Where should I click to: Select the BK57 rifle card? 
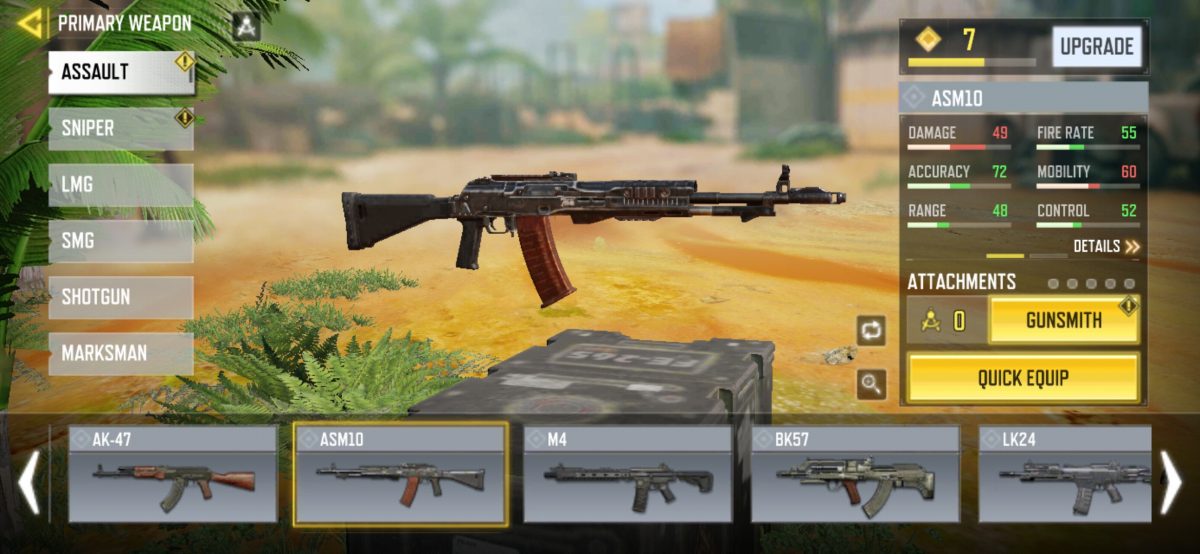(x=855, y=474)
